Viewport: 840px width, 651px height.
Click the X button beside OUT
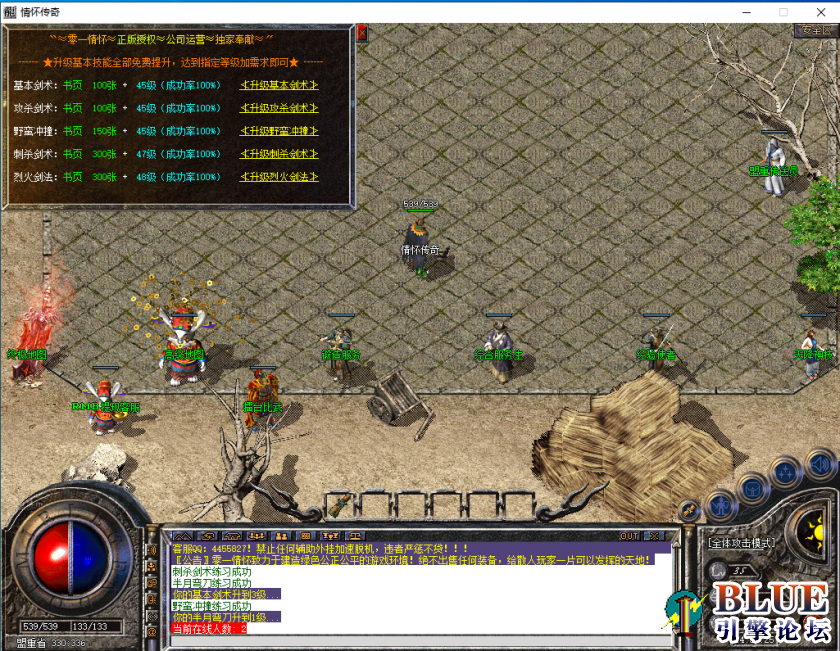(653, 536)
